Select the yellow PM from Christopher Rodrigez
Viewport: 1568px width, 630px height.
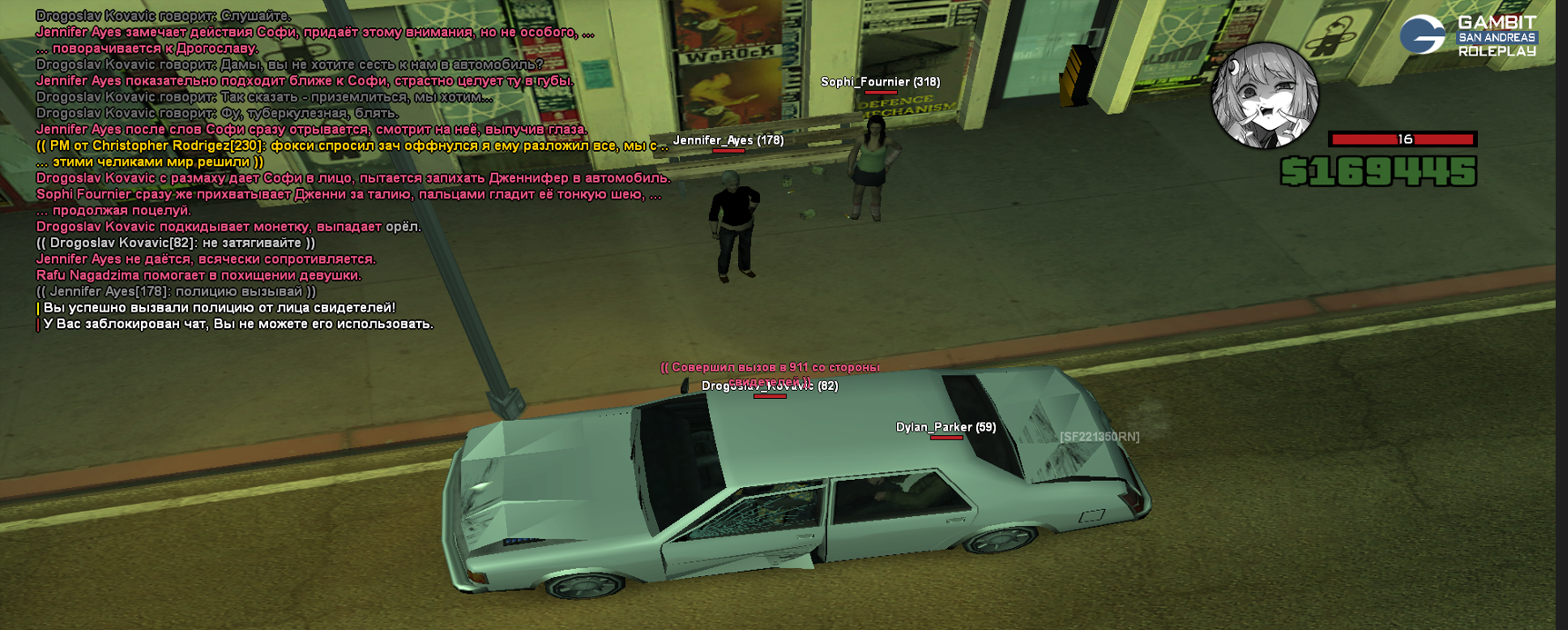pos(351,146)
